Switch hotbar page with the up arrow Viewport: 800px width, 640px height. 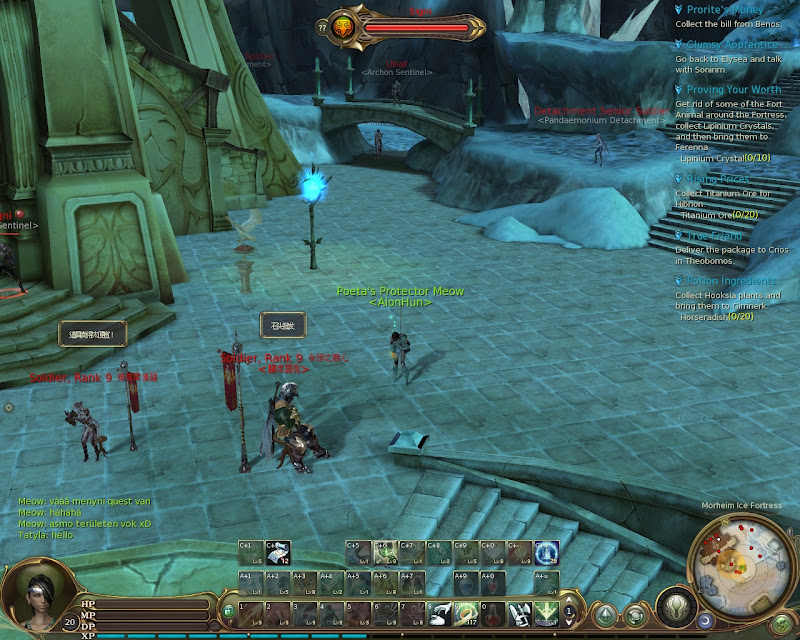[x=569, y=605]
